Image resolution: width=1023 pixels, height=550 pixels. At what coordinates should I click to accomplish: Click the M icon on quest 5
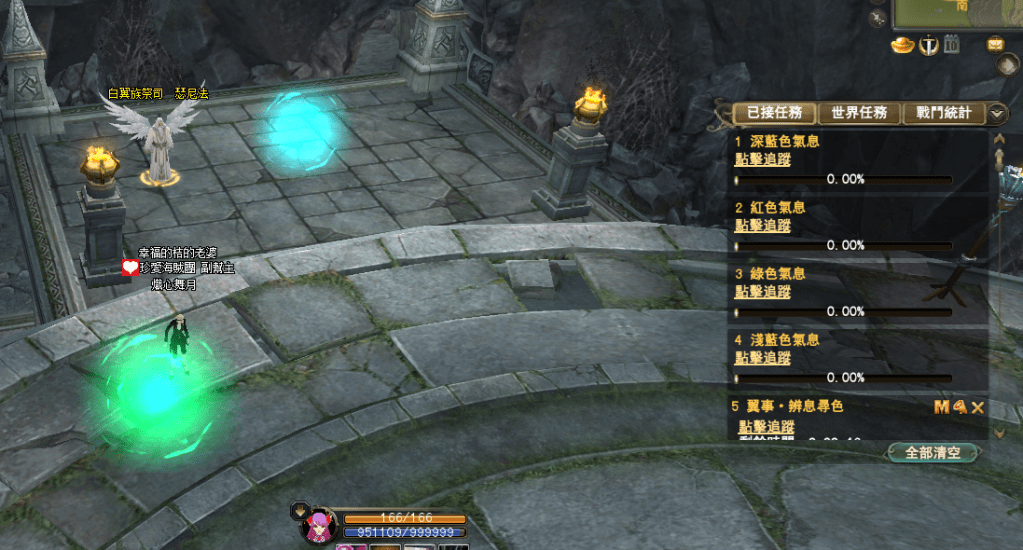[x=941, y=407]
